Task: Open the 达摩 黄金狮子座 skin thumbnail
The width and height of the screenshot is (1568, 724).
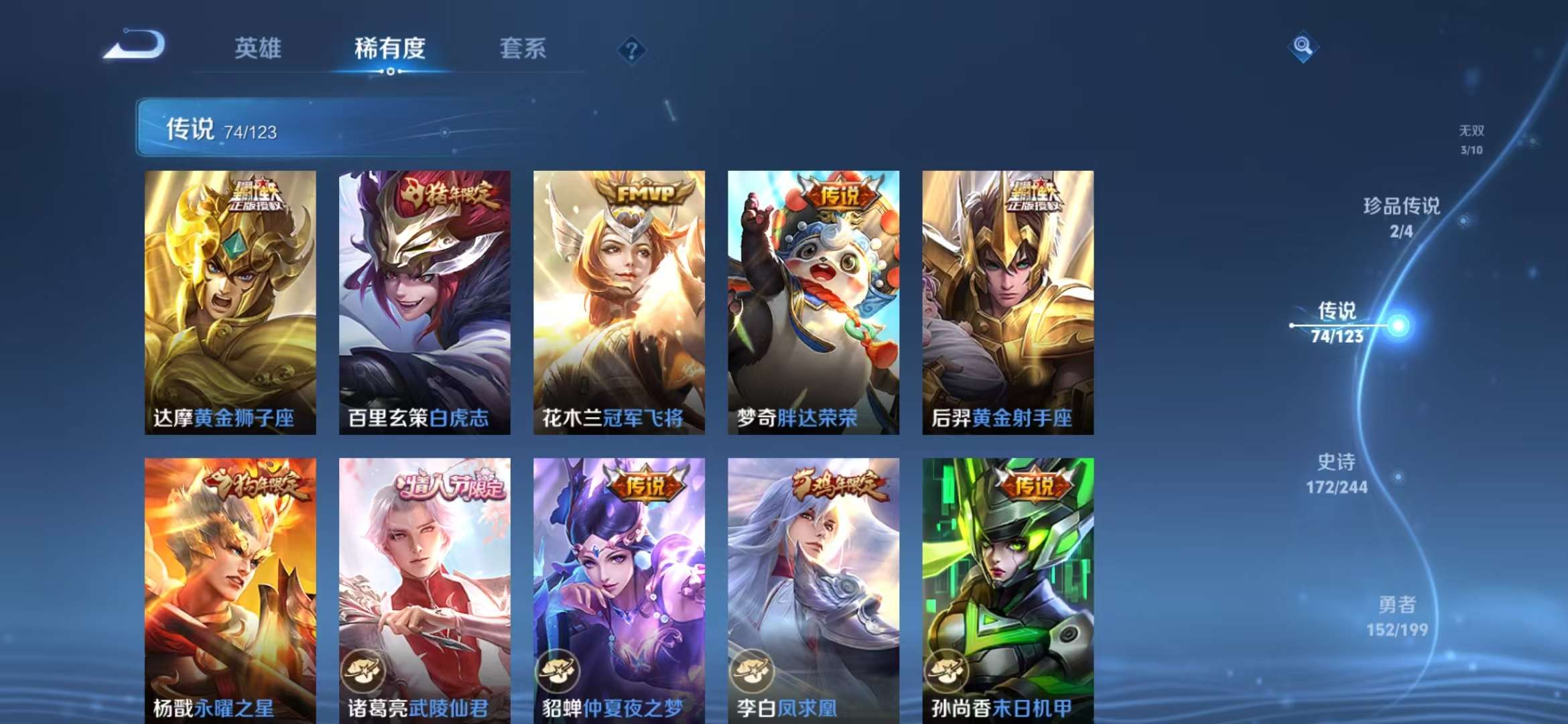Action: coord(231,302)
